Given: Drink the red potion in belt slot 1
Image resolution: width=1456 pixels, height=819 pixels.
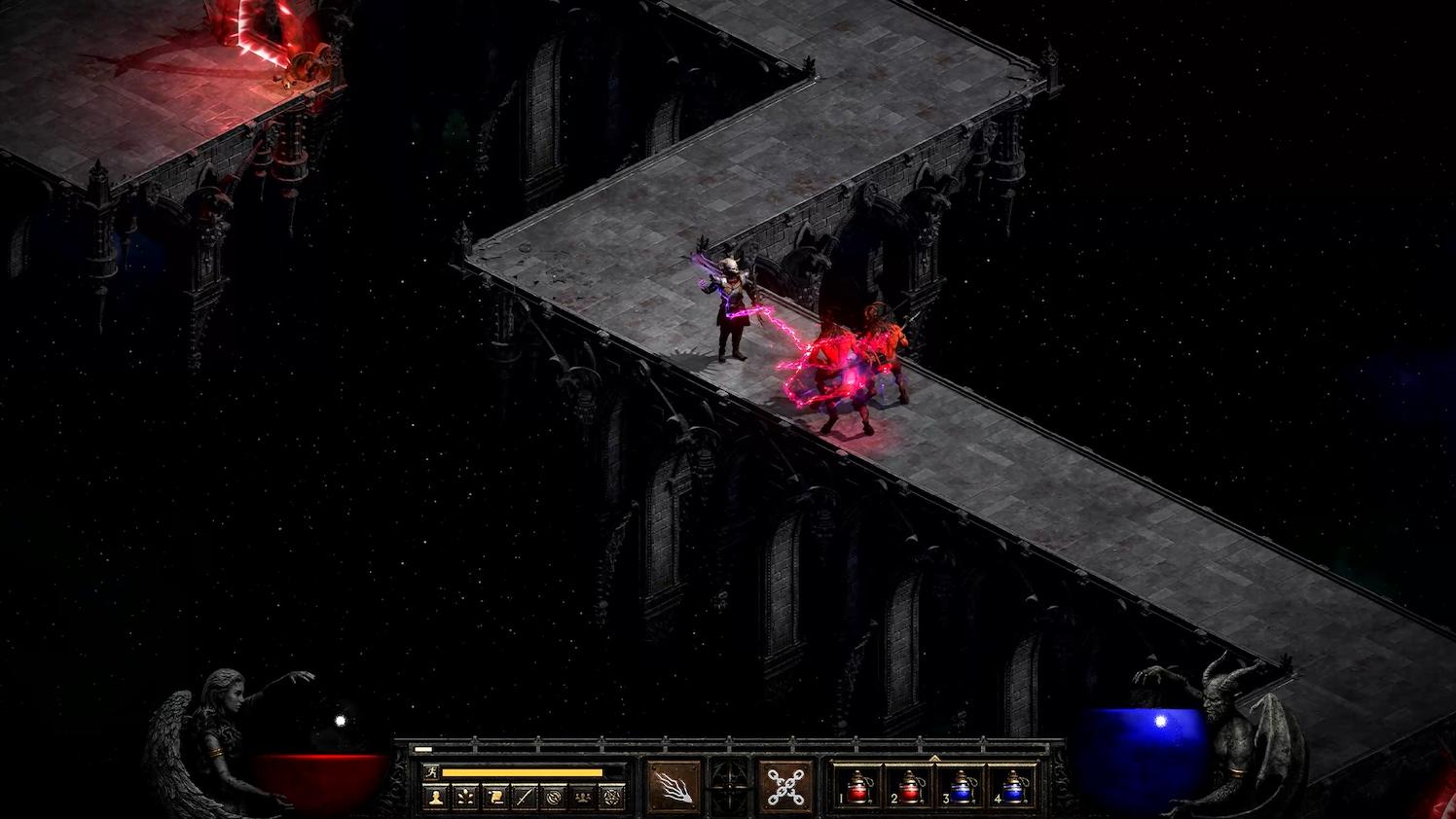Looking at the screenshot, I should click(x=856, y=788).
